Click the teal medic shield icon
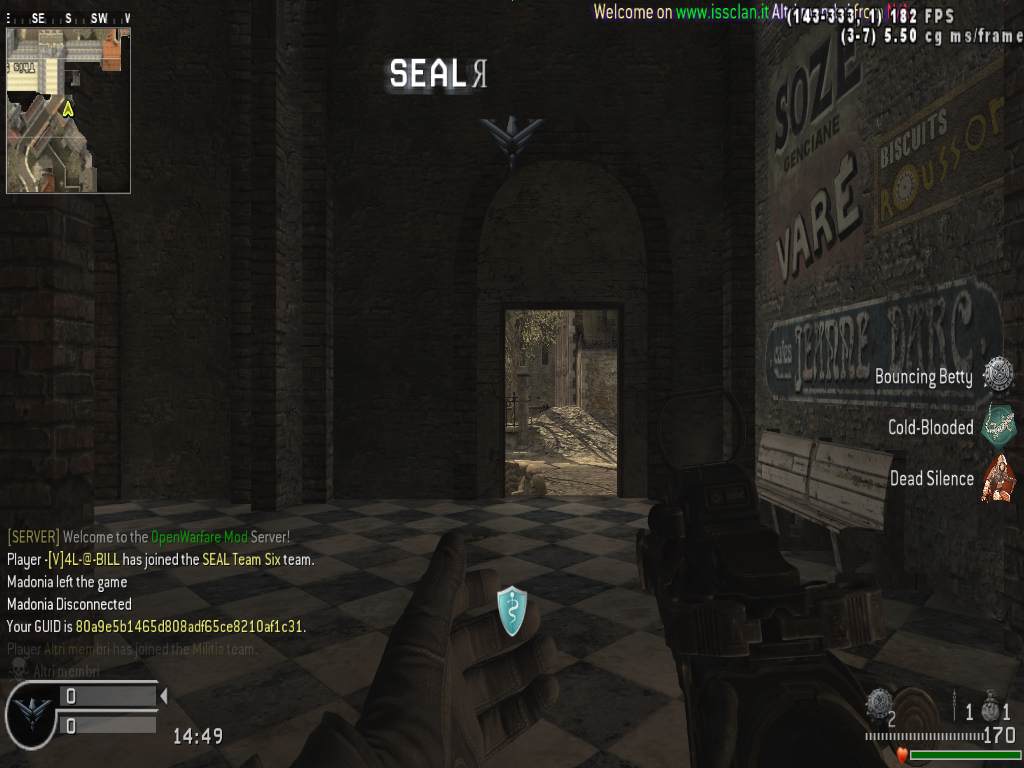 coord(511,610)
